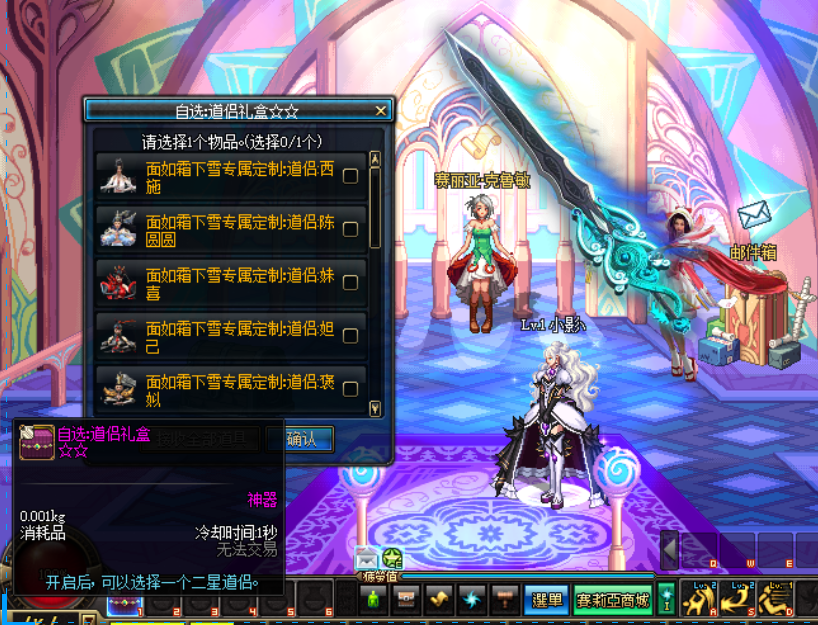
Task: Tick the checkbox for 道侣西施
Action: [x=351, y=176]
